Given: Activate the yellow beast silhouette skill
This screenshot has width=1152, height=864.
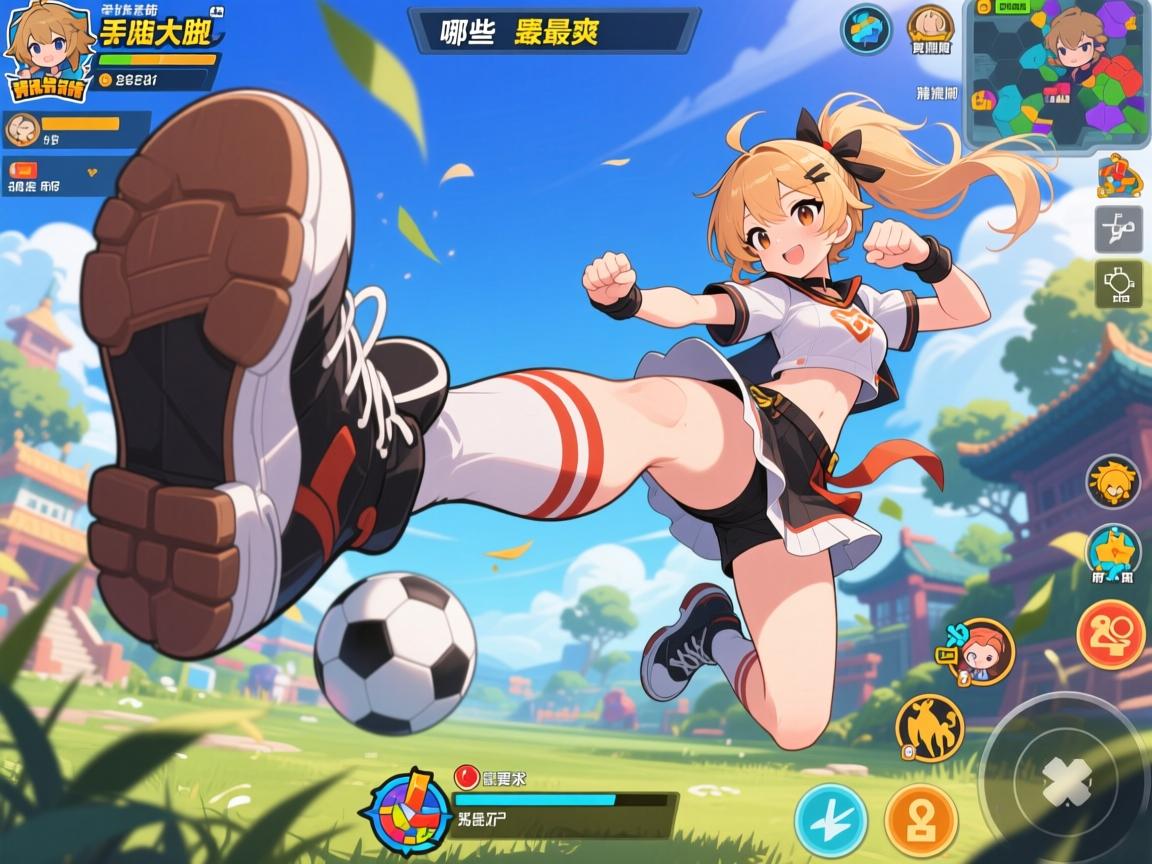Looking at the screenshot, I should (x=929, y=729).
